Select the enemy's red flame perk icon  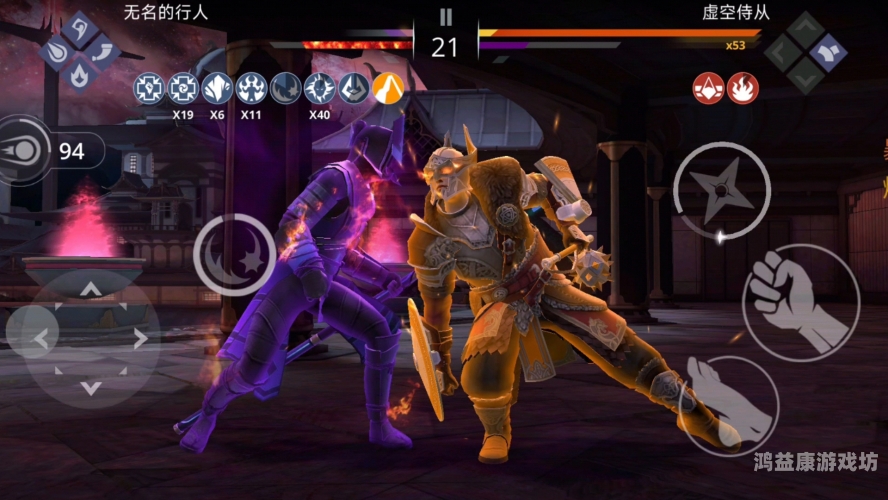[x=743, y=89]
